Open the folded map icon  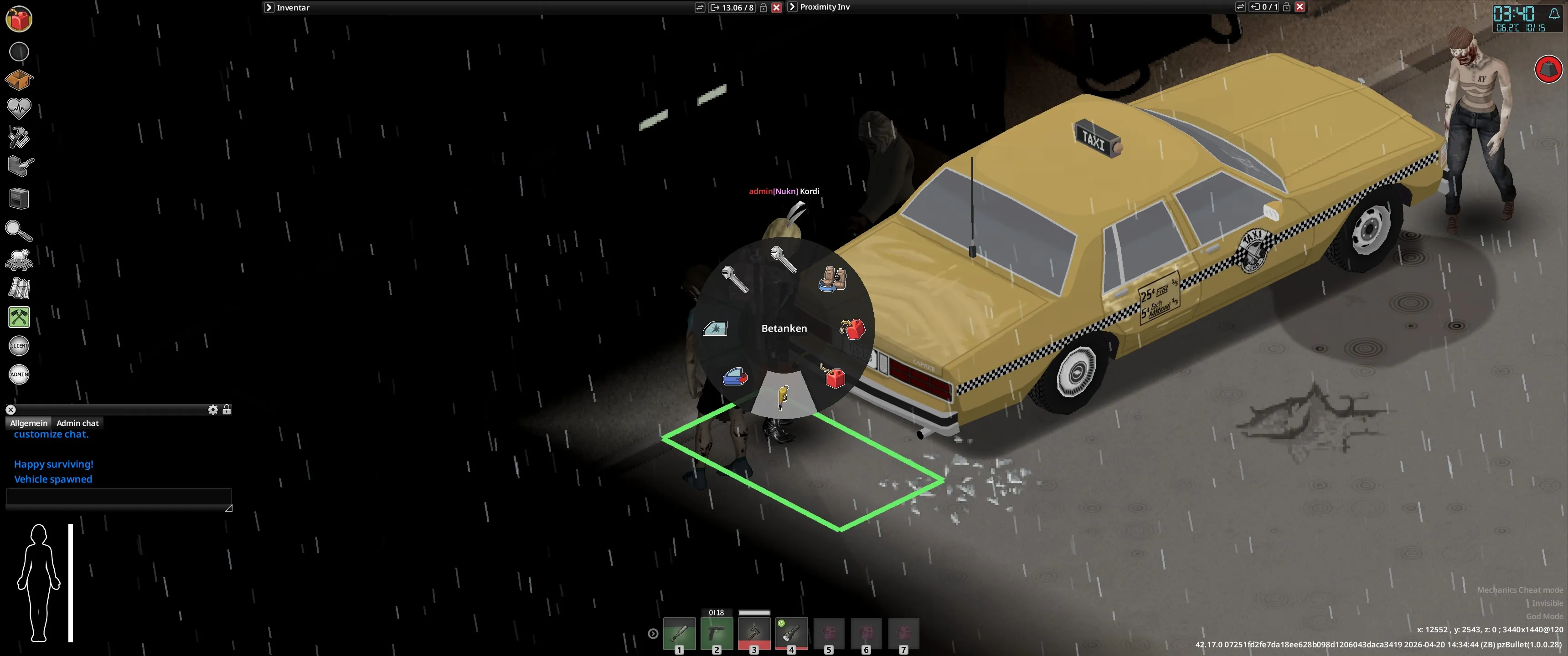point(19,288)
